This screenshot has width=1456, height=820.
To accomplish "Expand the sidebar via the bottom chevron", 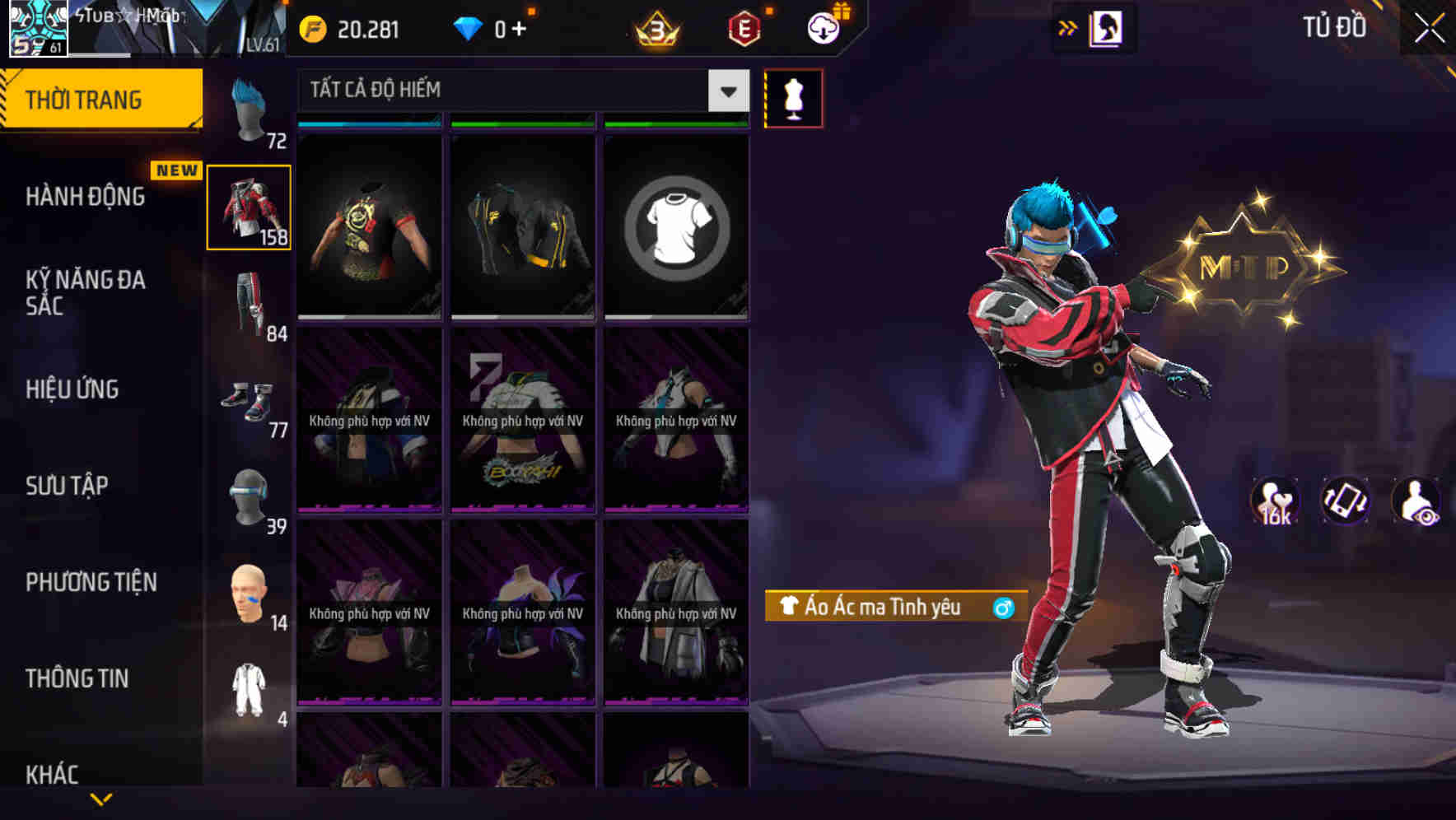I will tap(100, 800).
